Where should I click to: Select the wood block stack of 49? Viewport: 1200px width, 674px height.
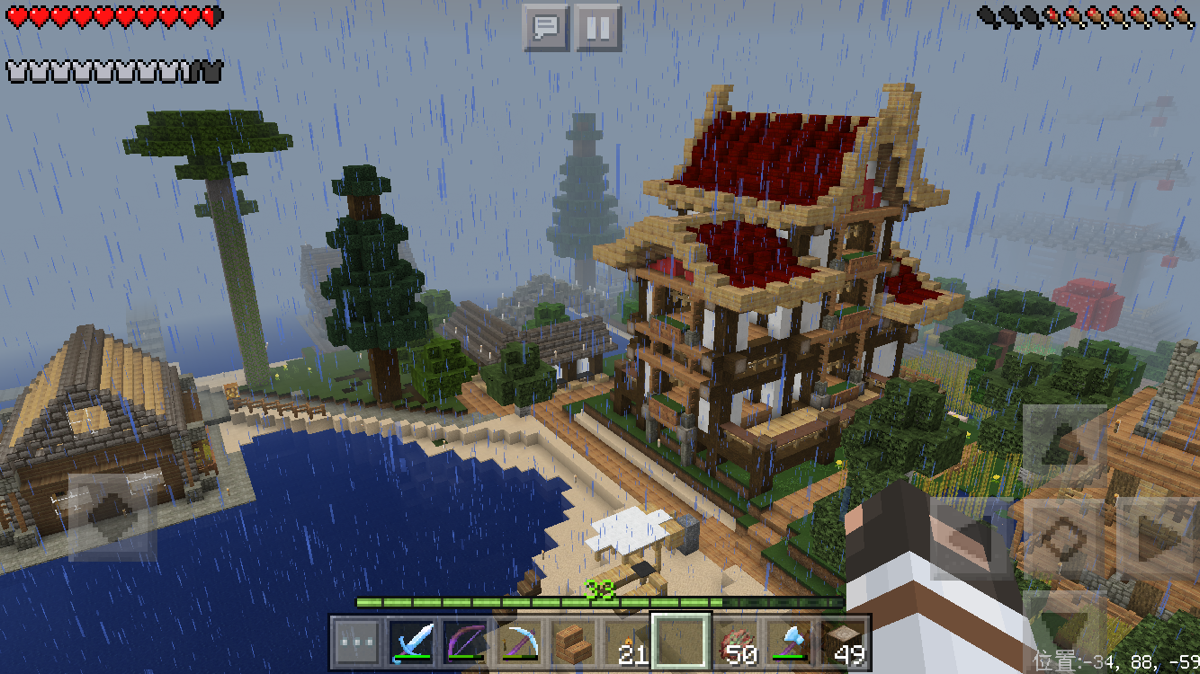point(843,642)
